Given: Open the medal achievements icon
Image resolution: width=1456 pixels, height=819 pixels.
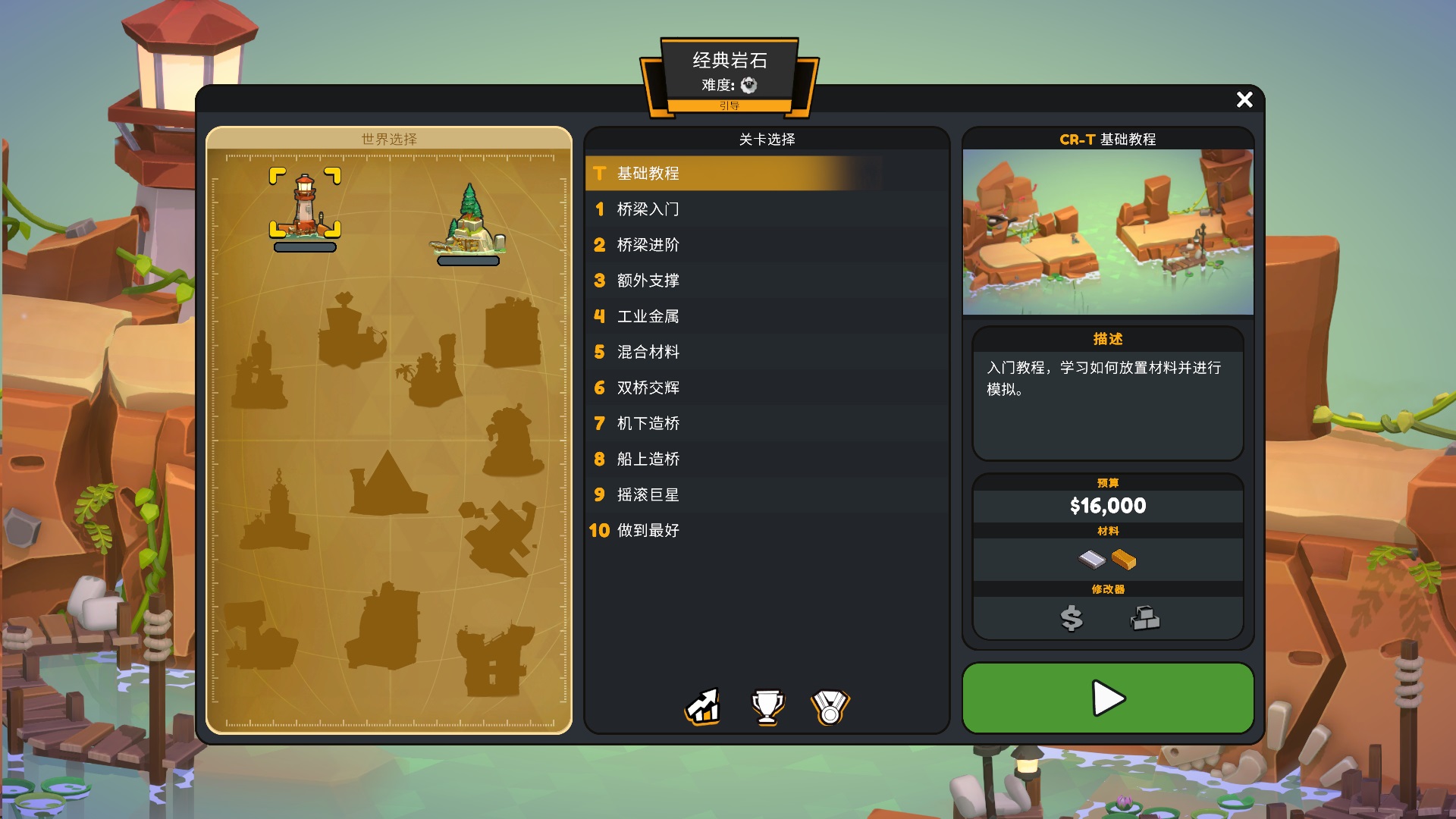Looking at the screenshot, I should pyautogui.click(x=830, y=707).
